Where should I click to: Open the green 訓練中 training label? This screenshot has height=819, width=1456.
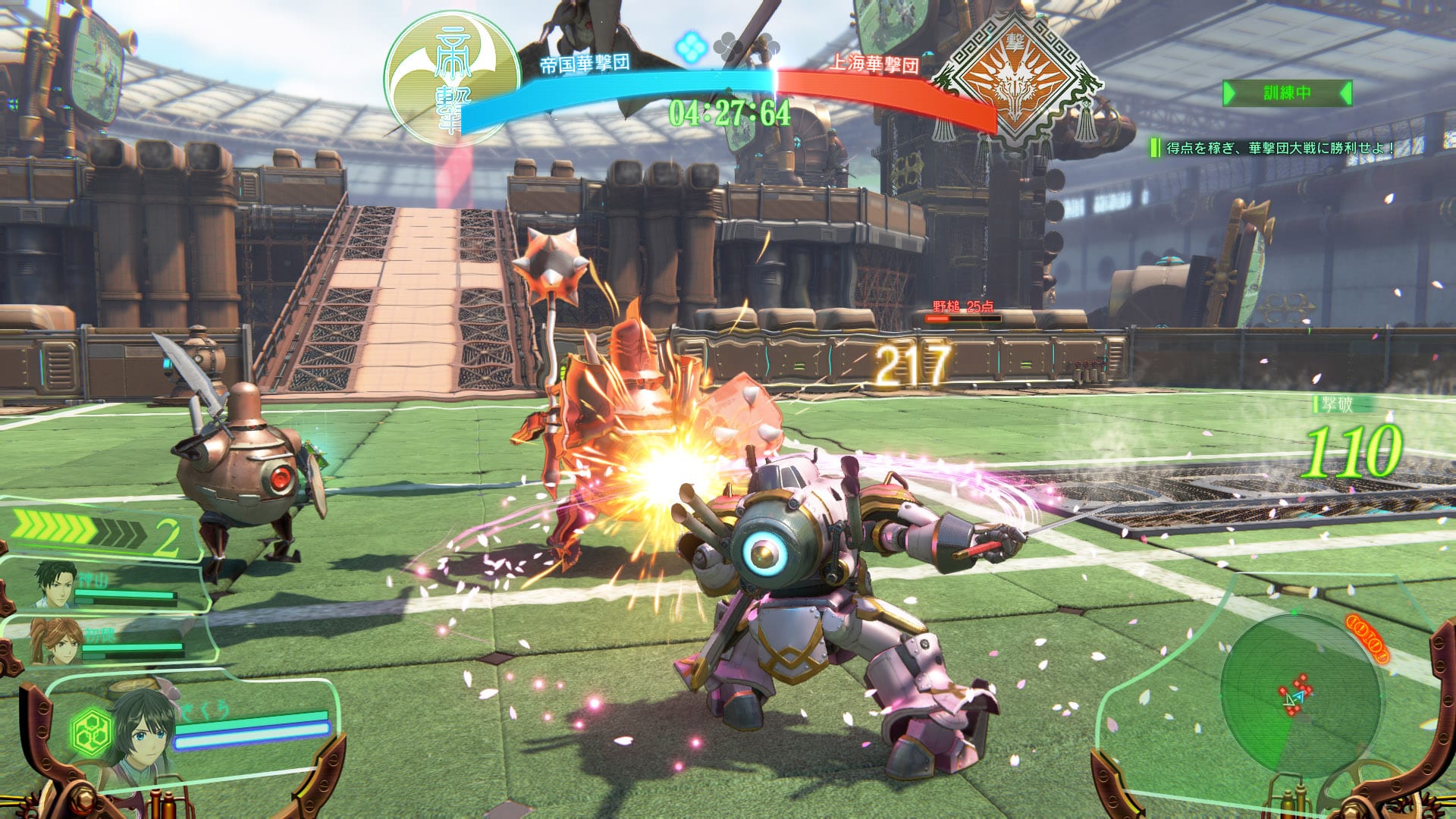click(x=1286, y=93)
